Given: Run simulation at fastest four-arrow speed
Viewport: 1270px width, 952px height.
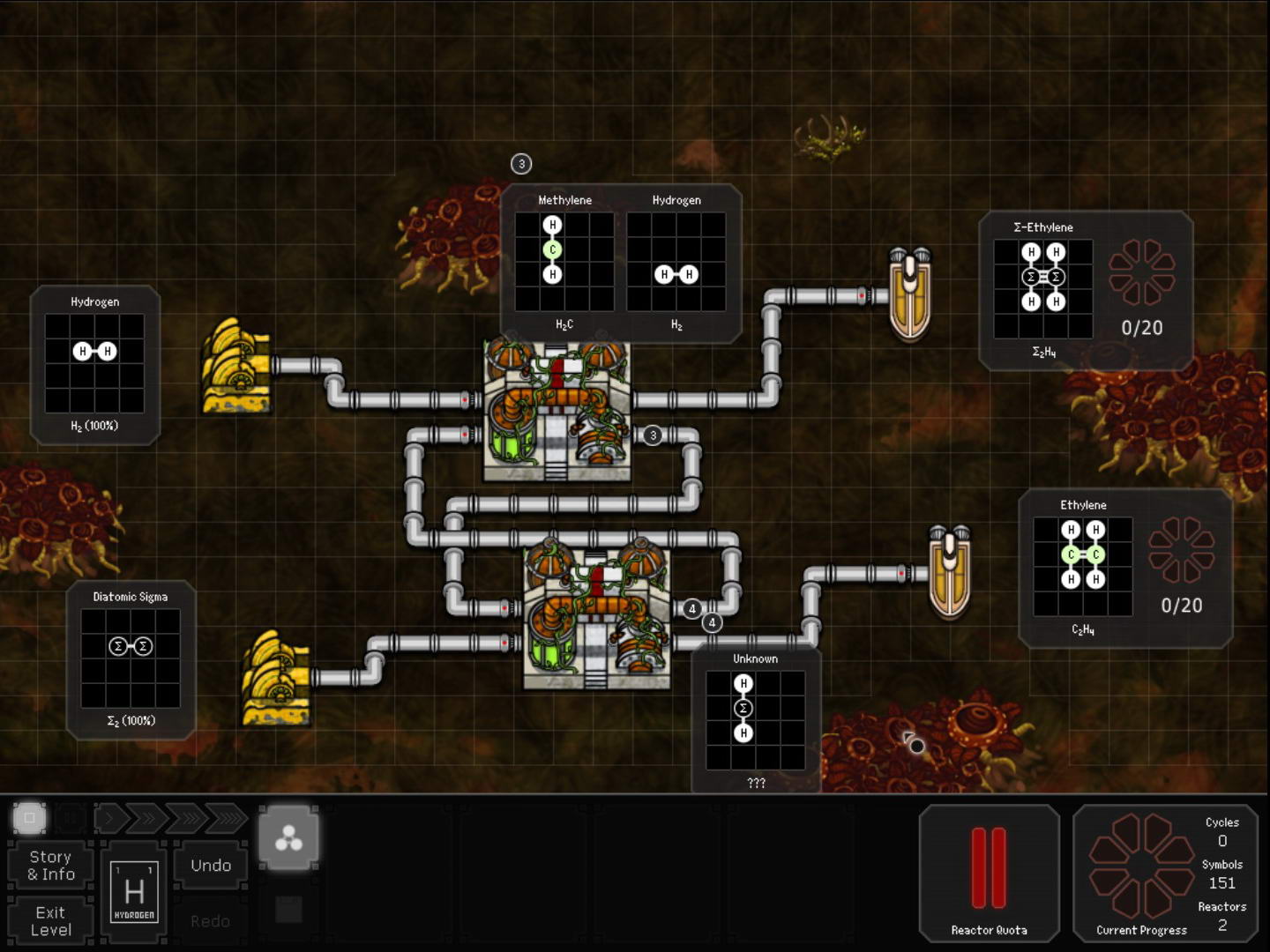Looking at the screenshot, I should click(x=228, y=819).
